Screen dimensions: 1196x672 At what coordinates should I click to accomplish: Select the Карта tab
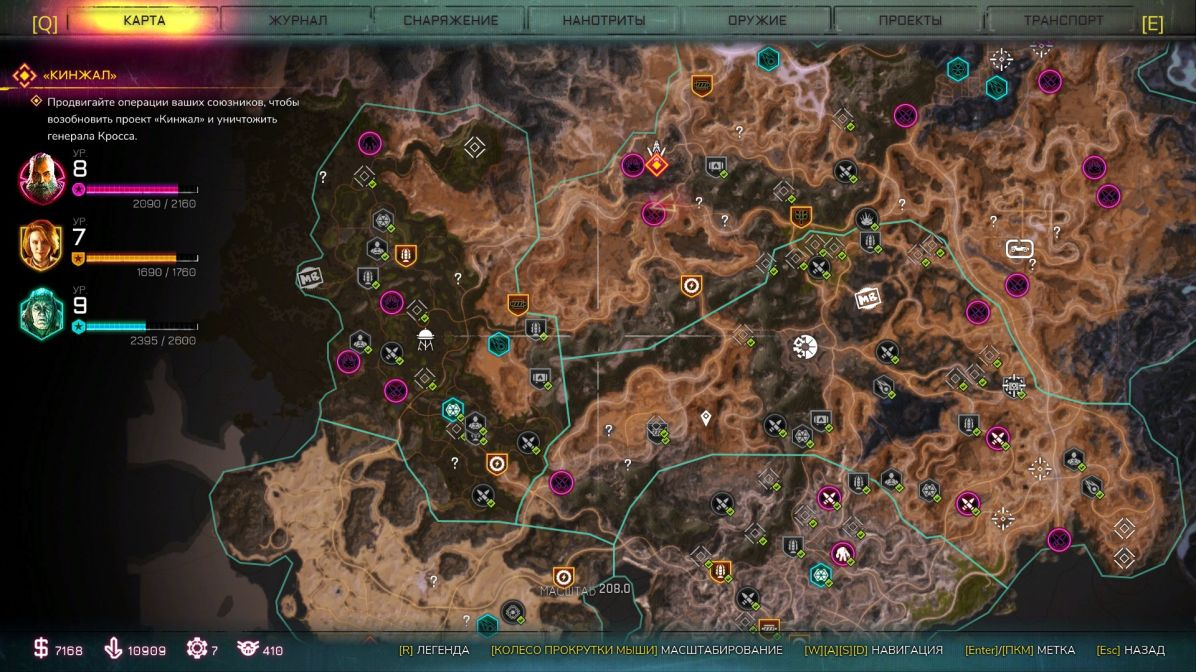tap(144, 20)
